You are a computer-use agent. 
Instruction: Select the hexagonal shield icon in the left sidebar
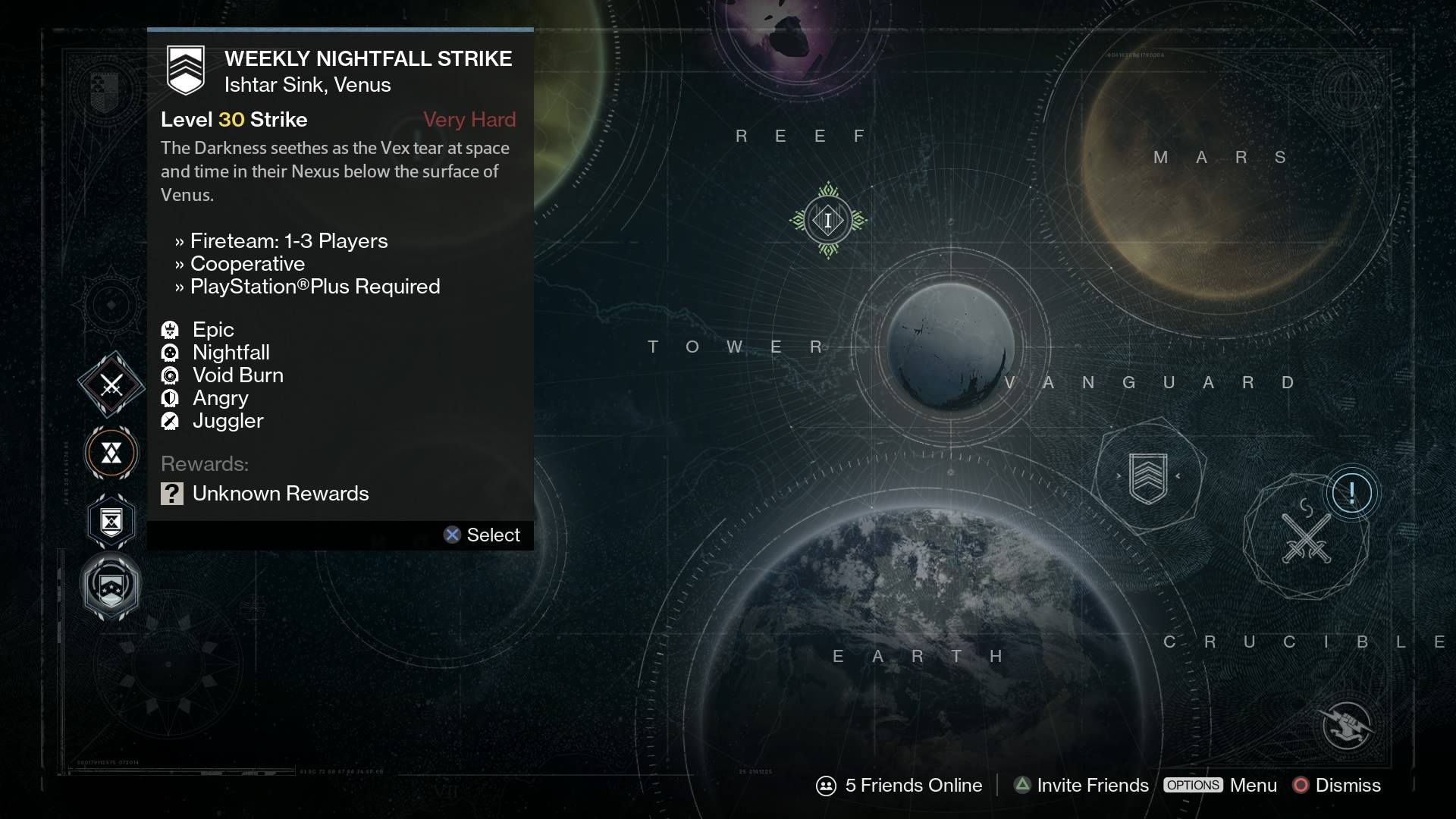click(111, 521)
